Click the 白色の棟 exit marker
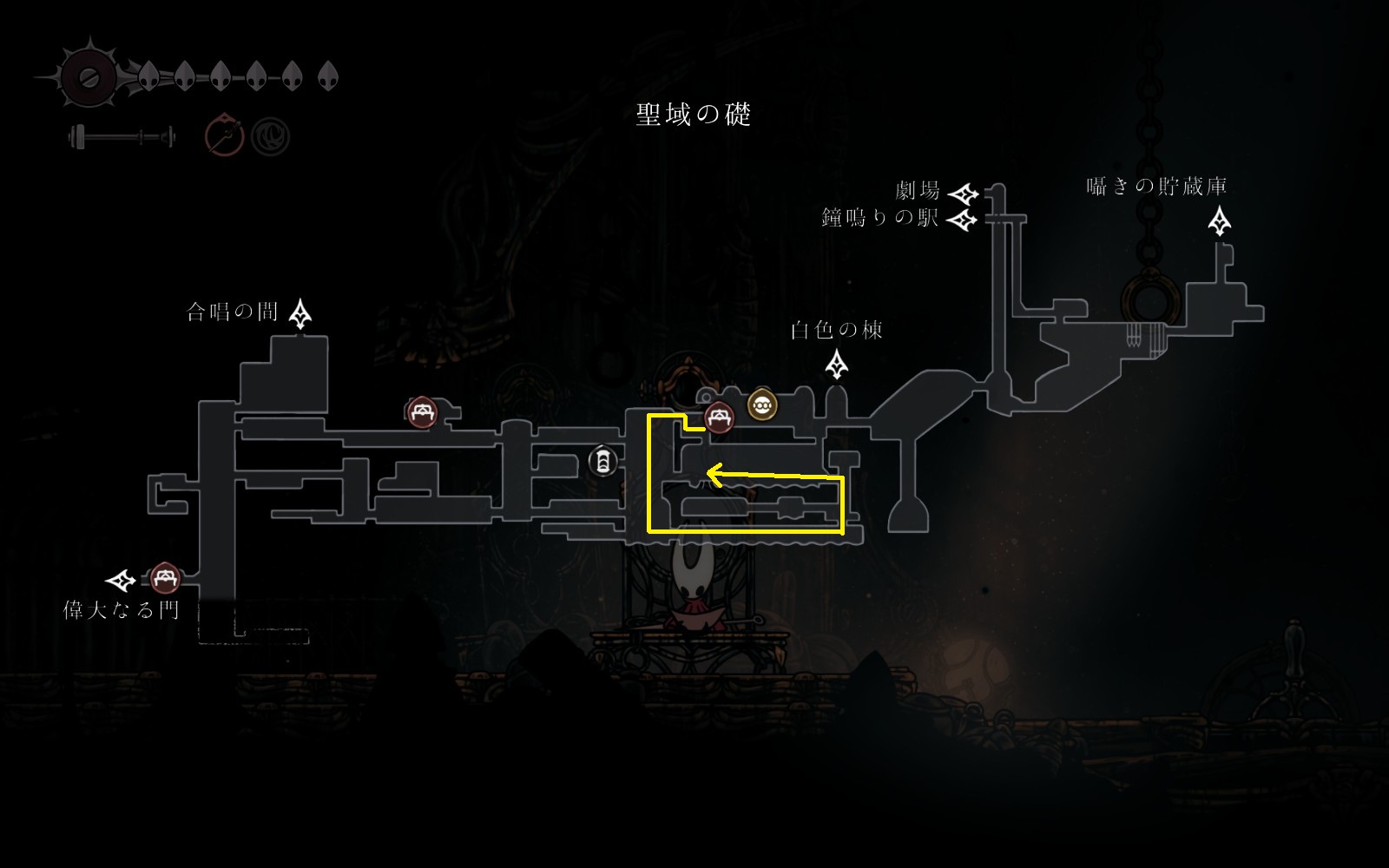 tap(836, 365)
